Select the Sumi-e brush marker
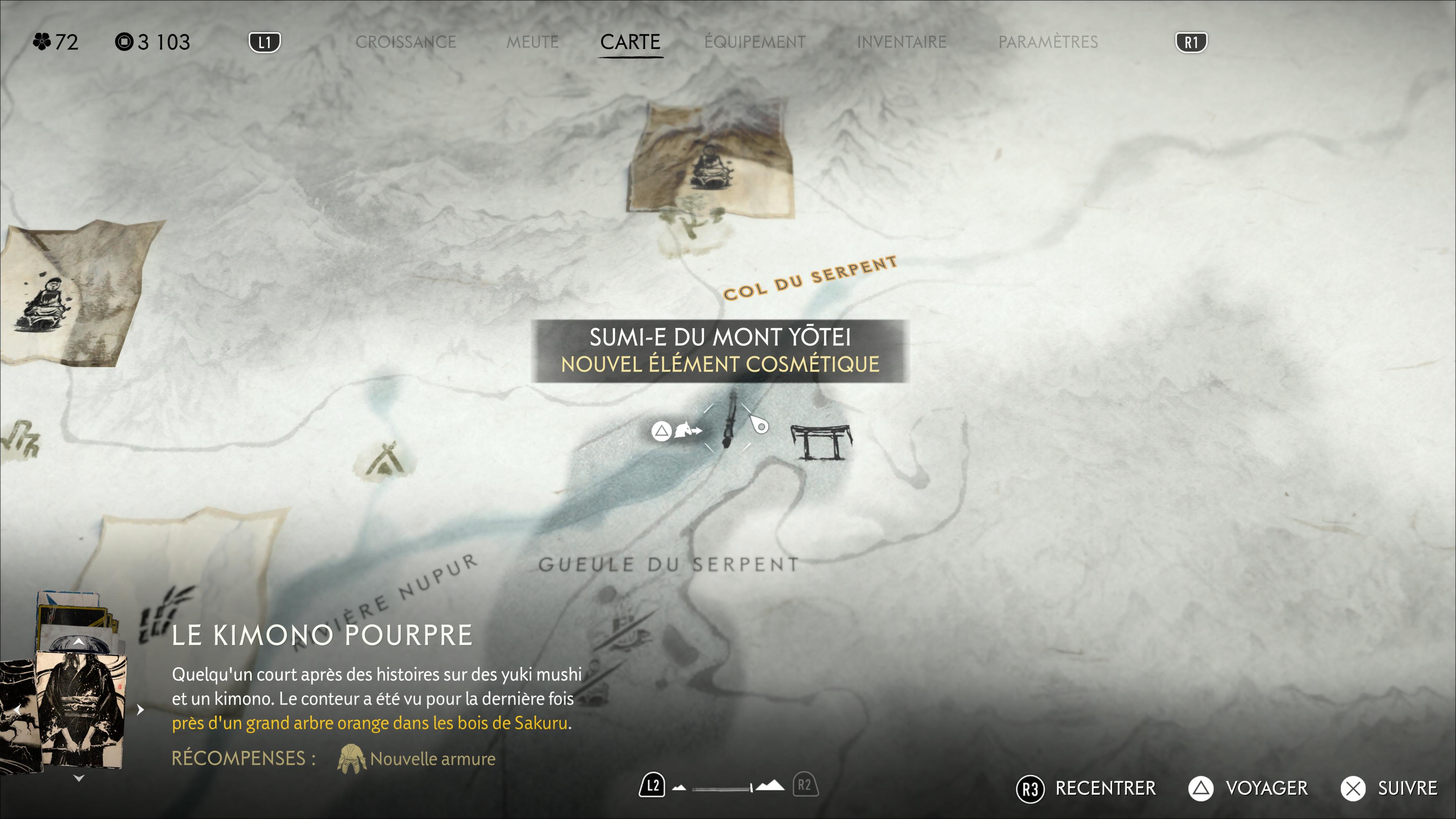Image resolution: width=1456 pixels, height=819 pixels. tap(730, 421)
